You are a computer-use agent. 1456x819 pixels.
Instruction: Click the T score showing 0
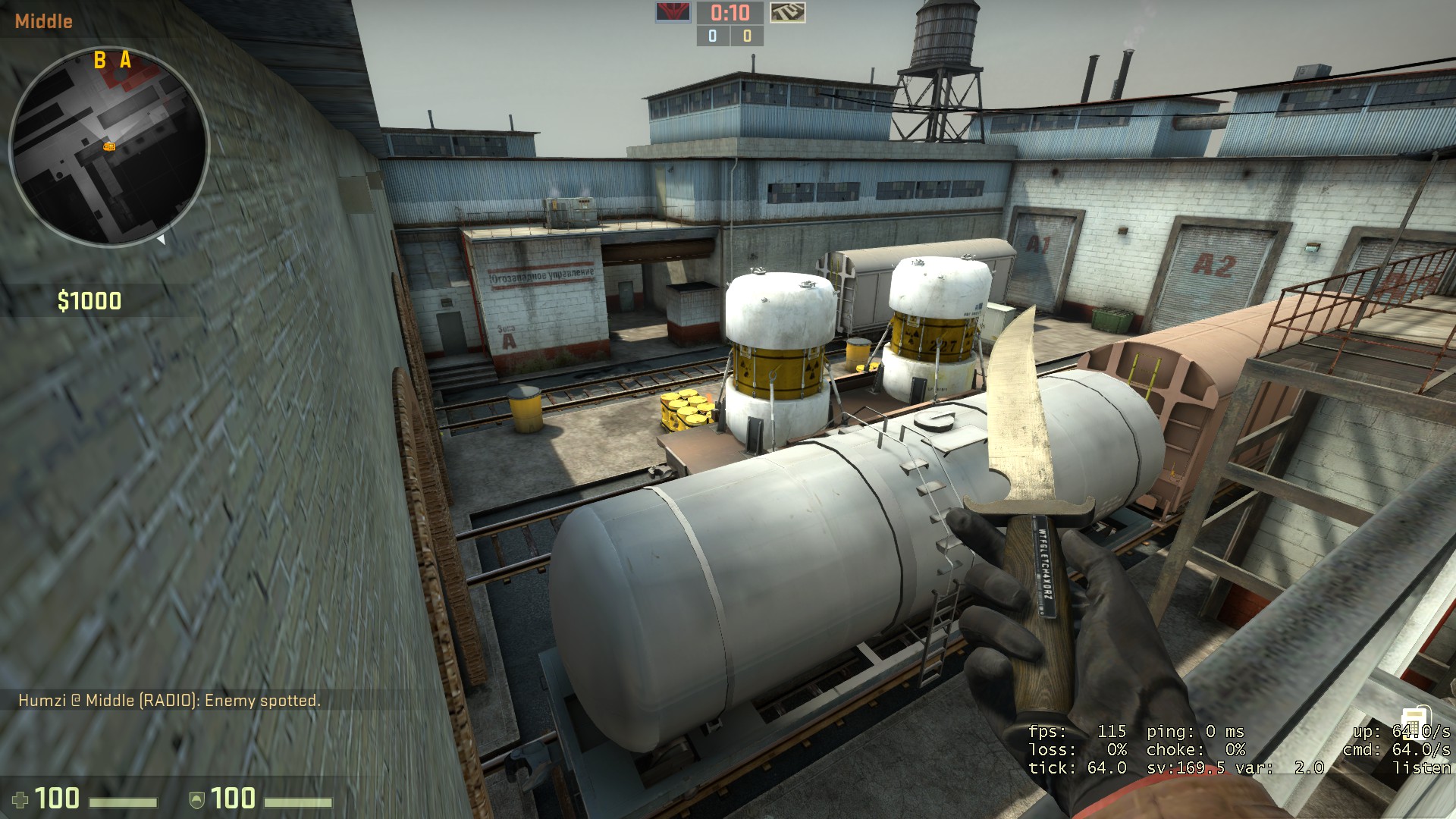point(746,35)
